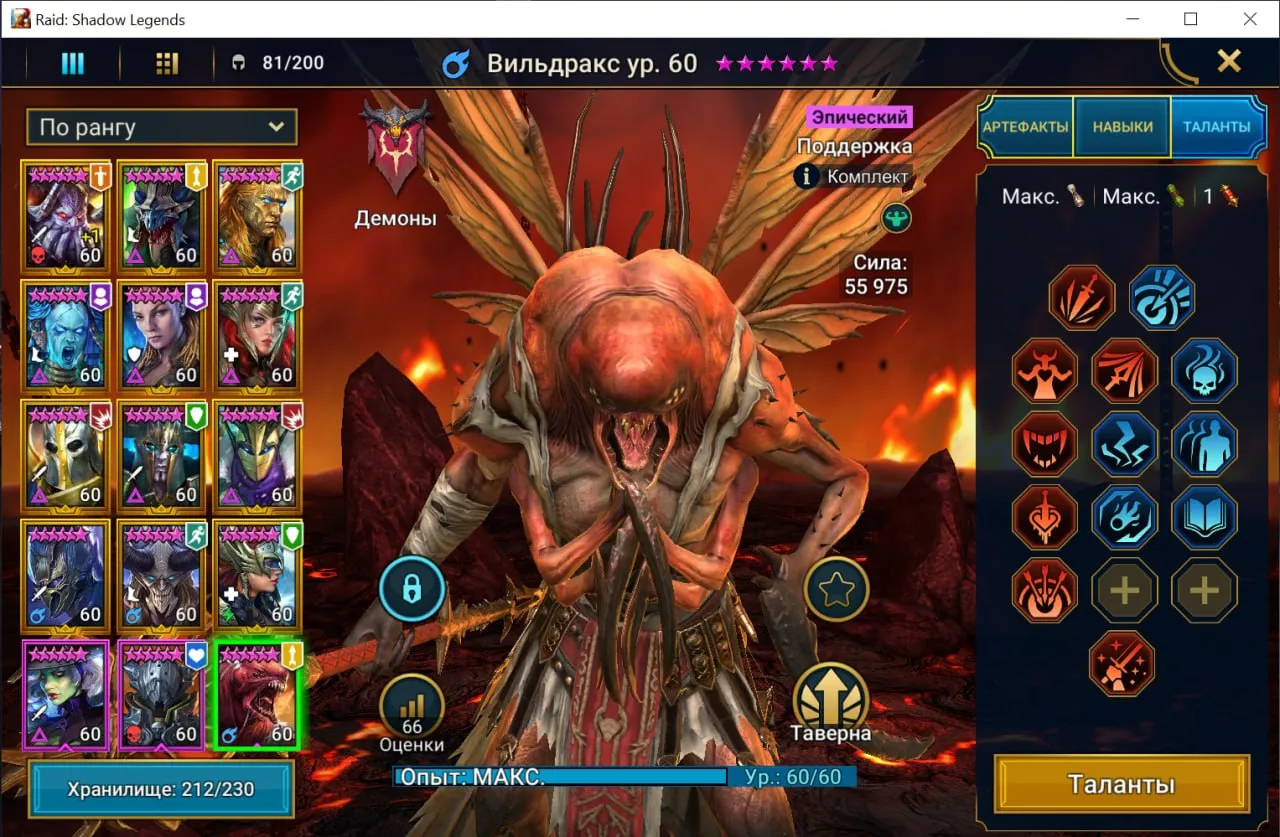Open the Хранилище 212/230 storage

161,789
